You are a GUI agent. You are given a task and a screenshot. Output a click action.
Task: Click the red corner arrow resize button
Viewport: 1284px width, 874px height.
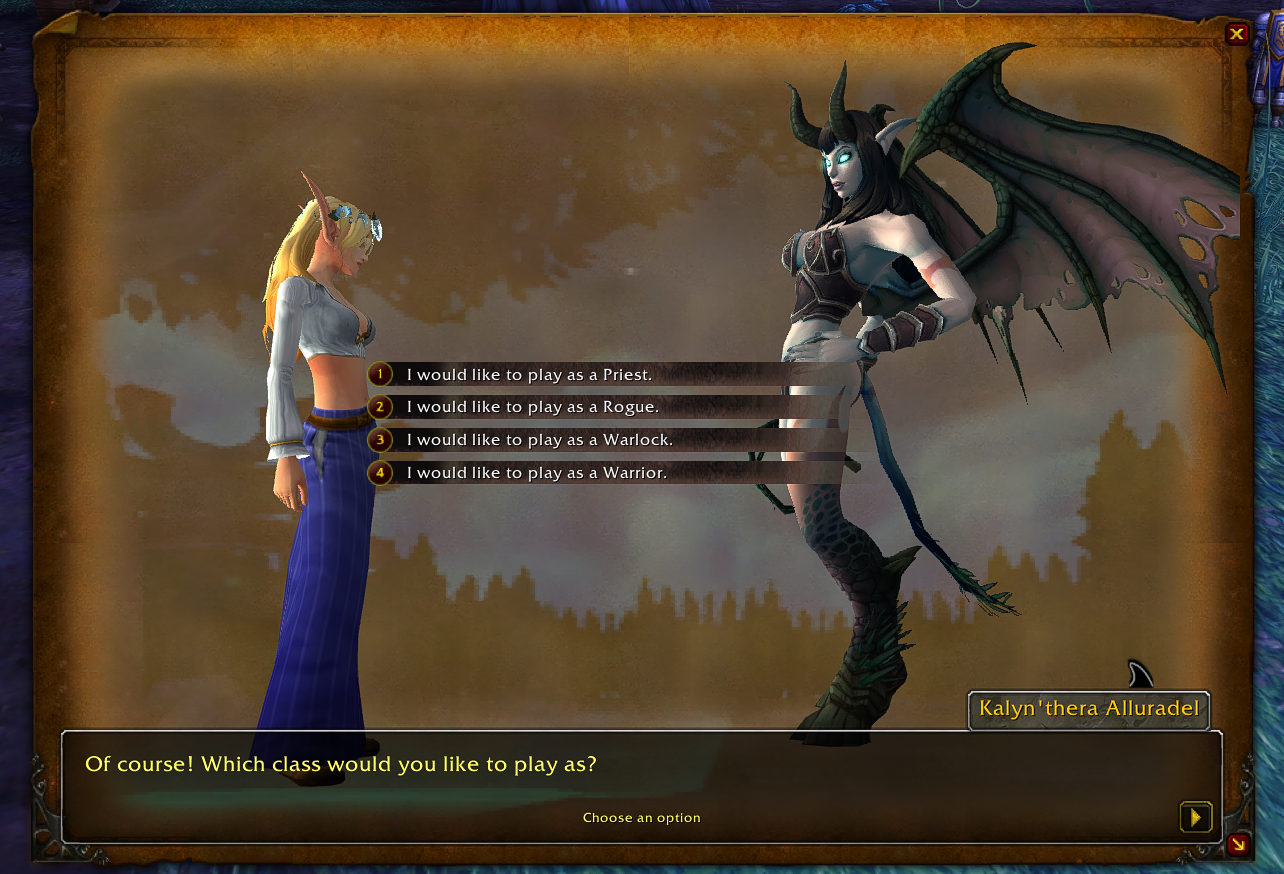(1238, 844)
